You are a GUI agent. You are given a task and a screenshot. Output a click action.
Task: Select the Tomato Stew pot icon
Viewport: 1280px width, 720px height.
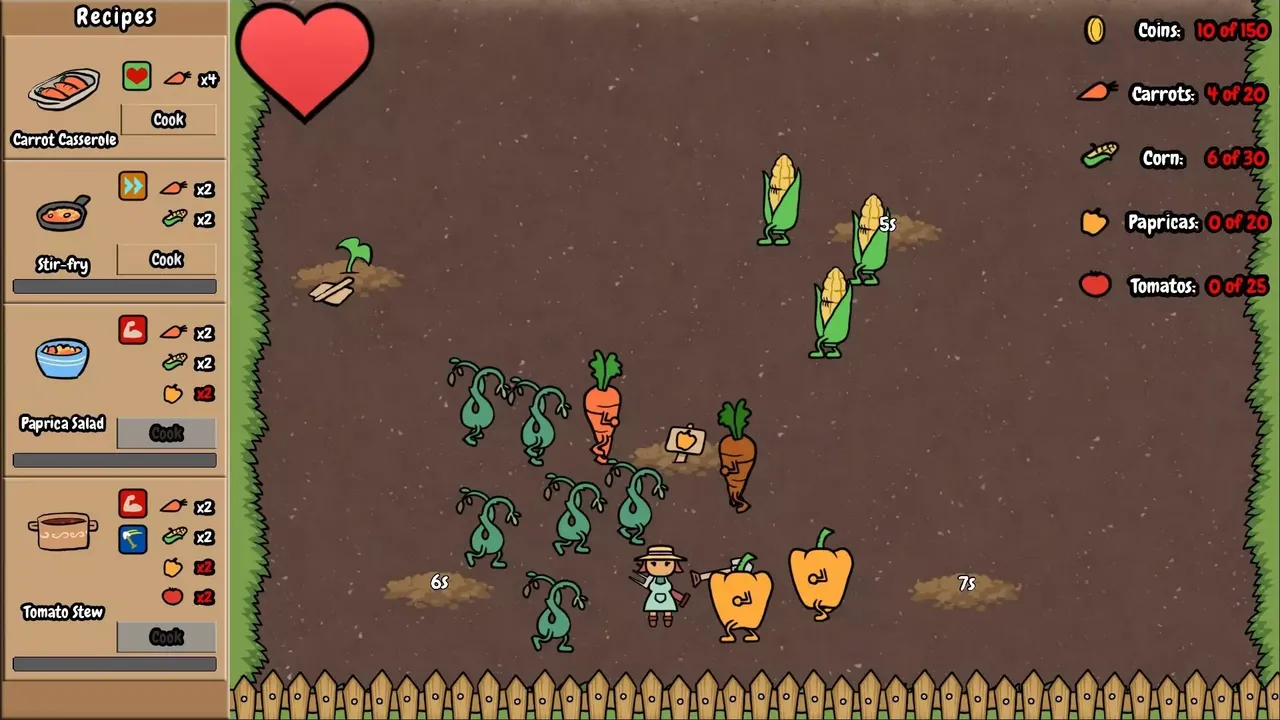pyautogui.click(x=63, y=531)
